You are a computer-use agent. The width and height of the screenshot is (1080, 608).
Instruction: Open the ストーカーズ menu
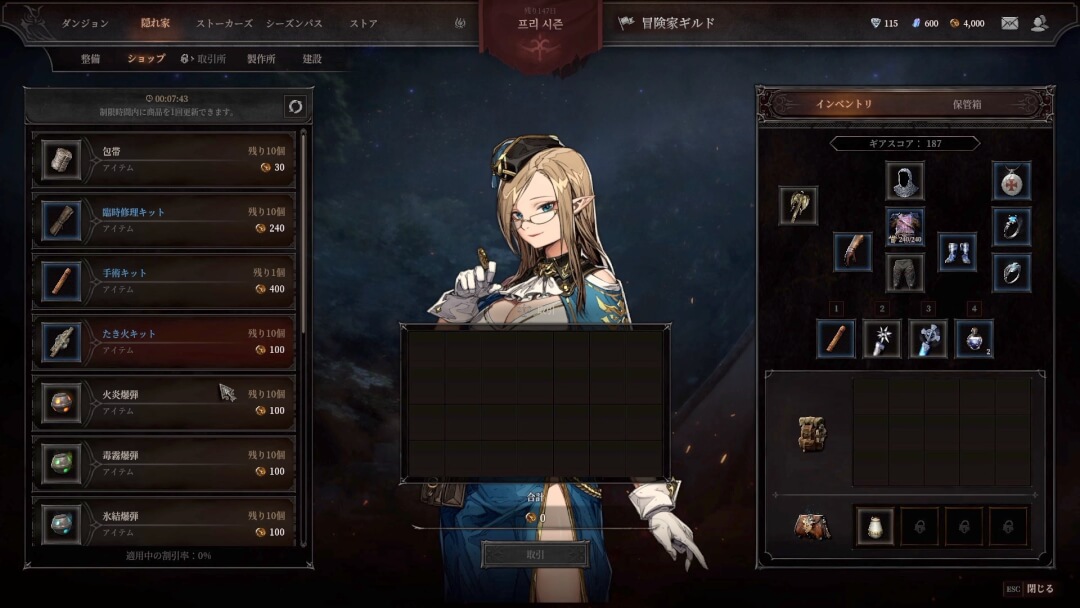(x=224, y=23)
